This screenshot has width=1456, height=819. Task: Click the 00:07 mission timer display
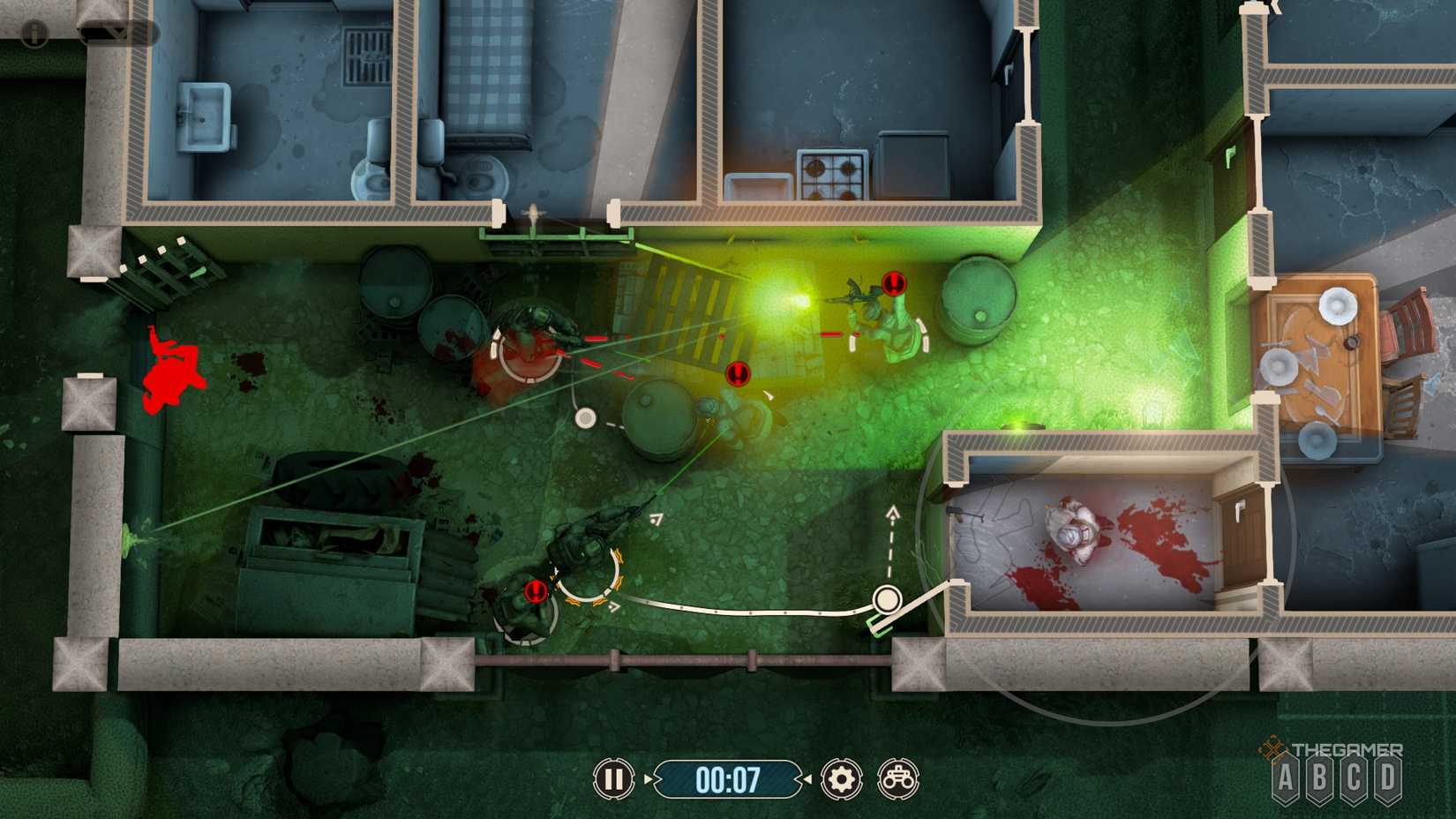pyautogui.click(x=729, y=780)
